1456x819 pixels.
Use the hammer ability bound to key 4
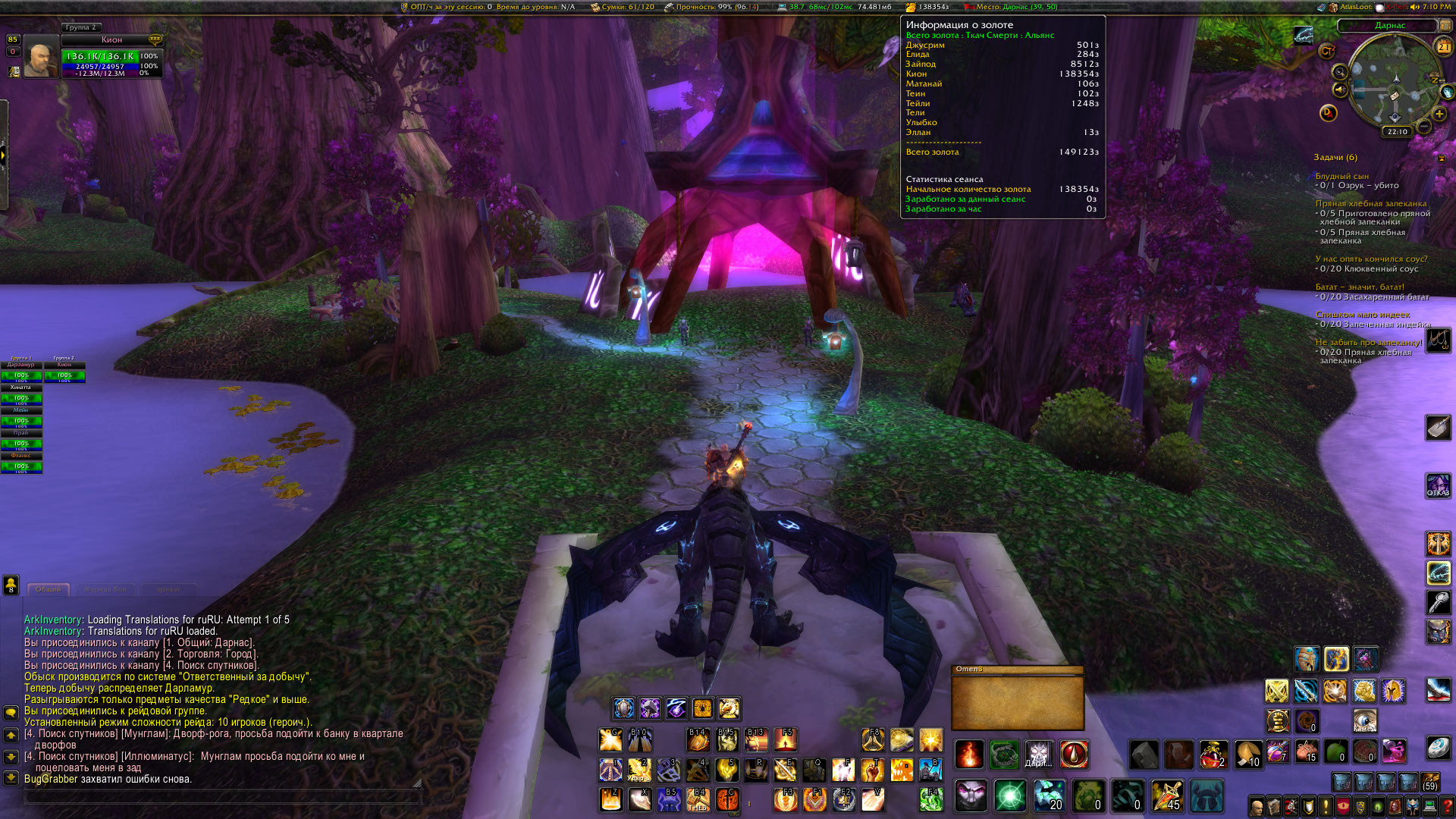click(698, 770)
